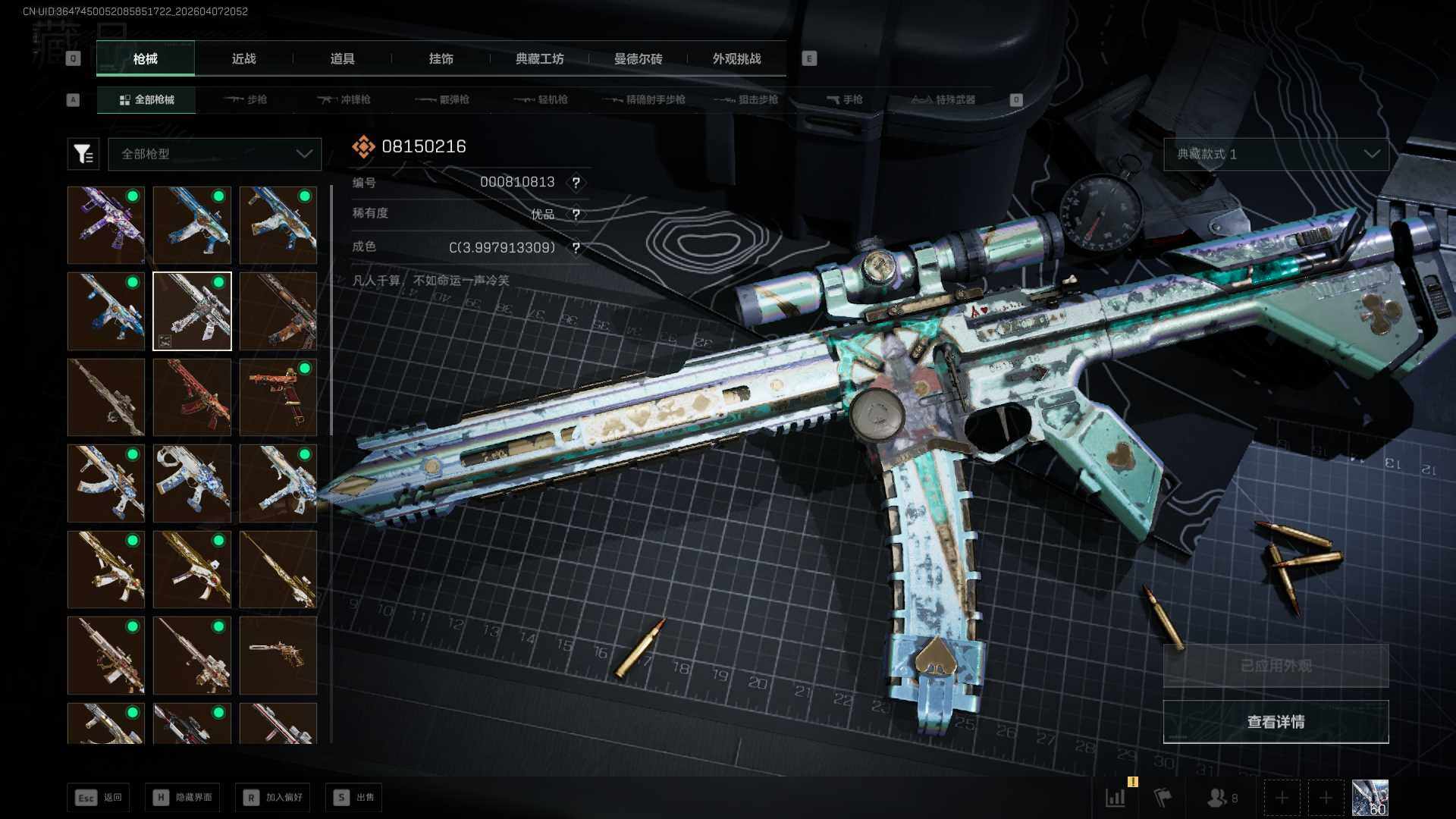Open the player avatar at bottom right
This screenshot has height=819, width=1456.
[1370, 798]
